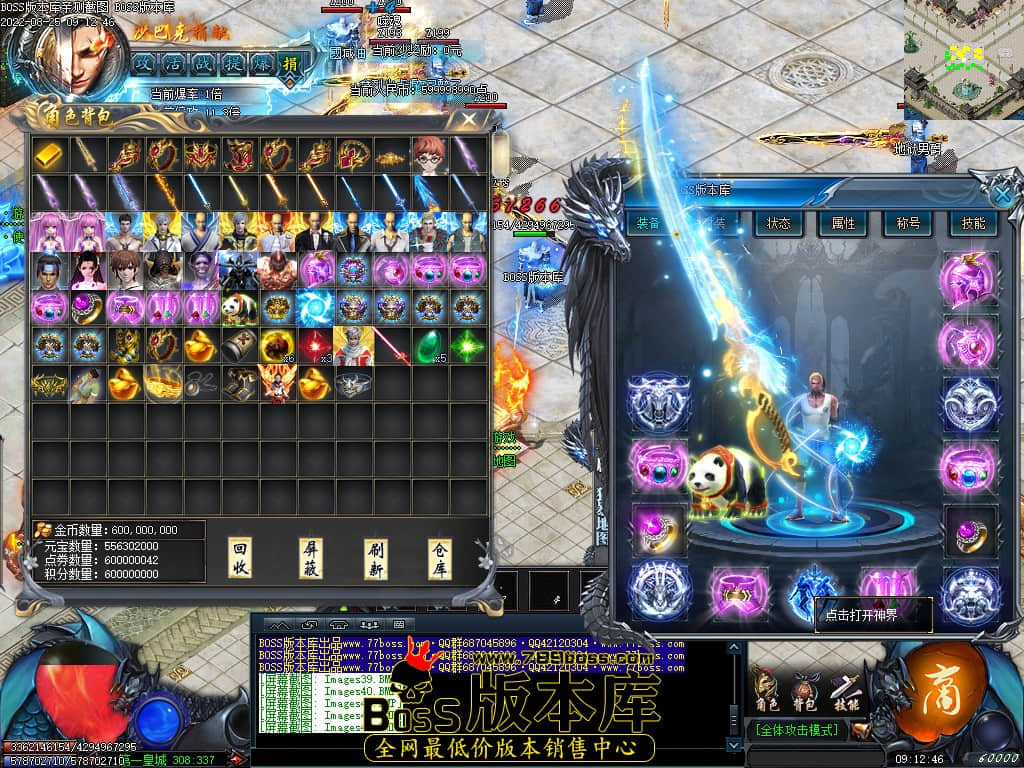Open the 仓库 warehouse
1024x768 pixels.
pos(440,557)
